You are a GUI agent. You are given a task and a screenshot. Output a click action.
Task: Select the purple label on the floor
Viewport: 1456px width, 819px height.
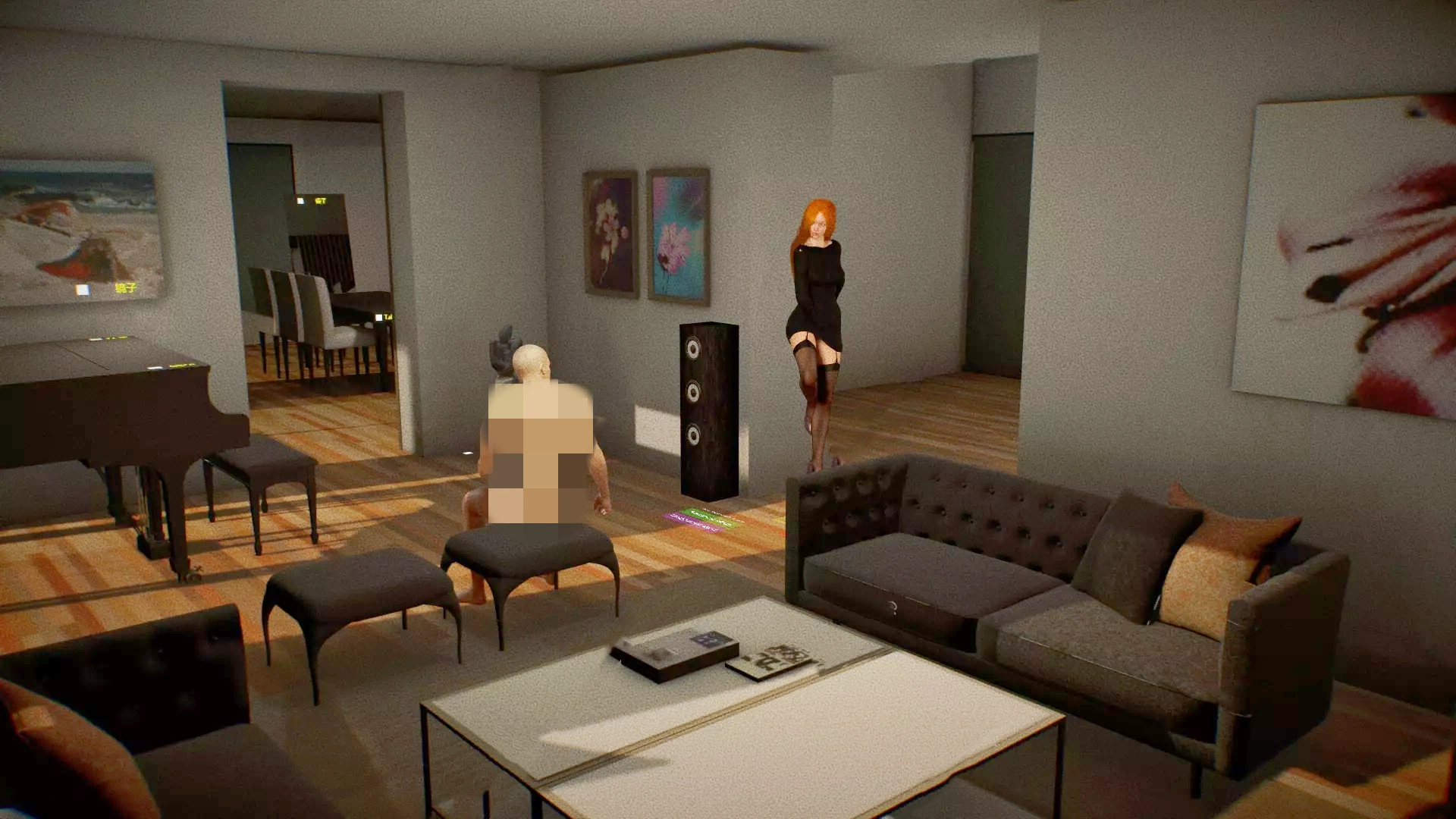pos(692,520)
